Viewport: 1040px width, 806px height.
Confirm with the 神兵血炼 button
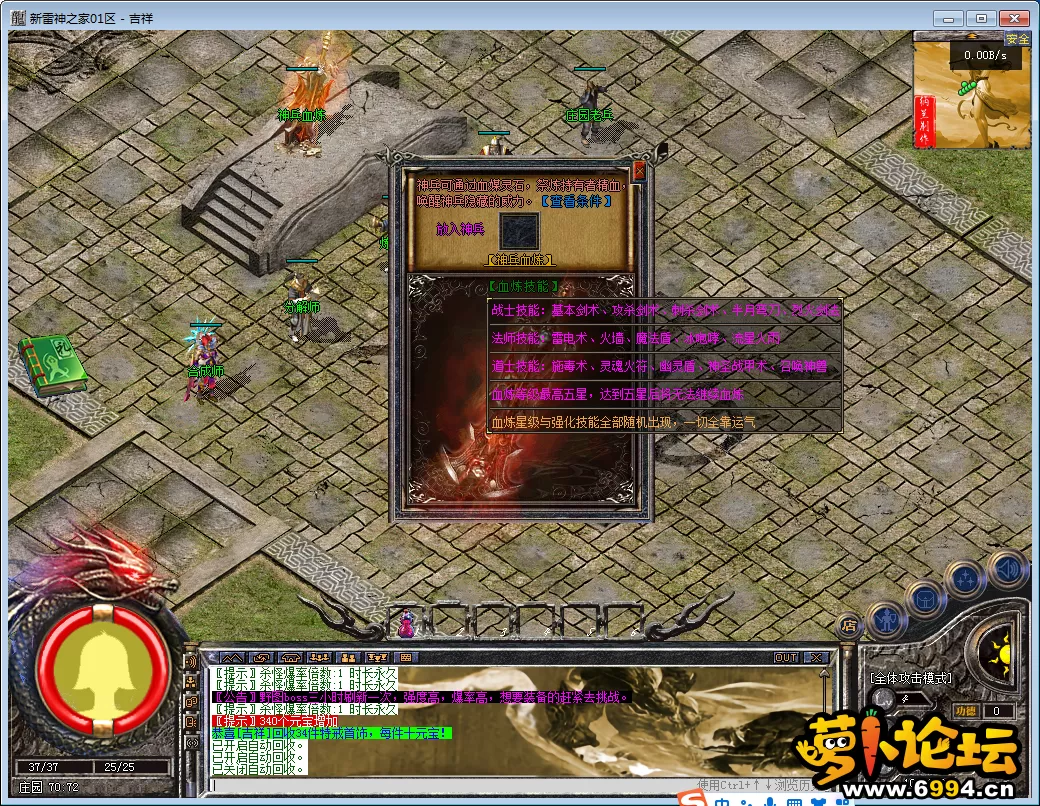520,260
